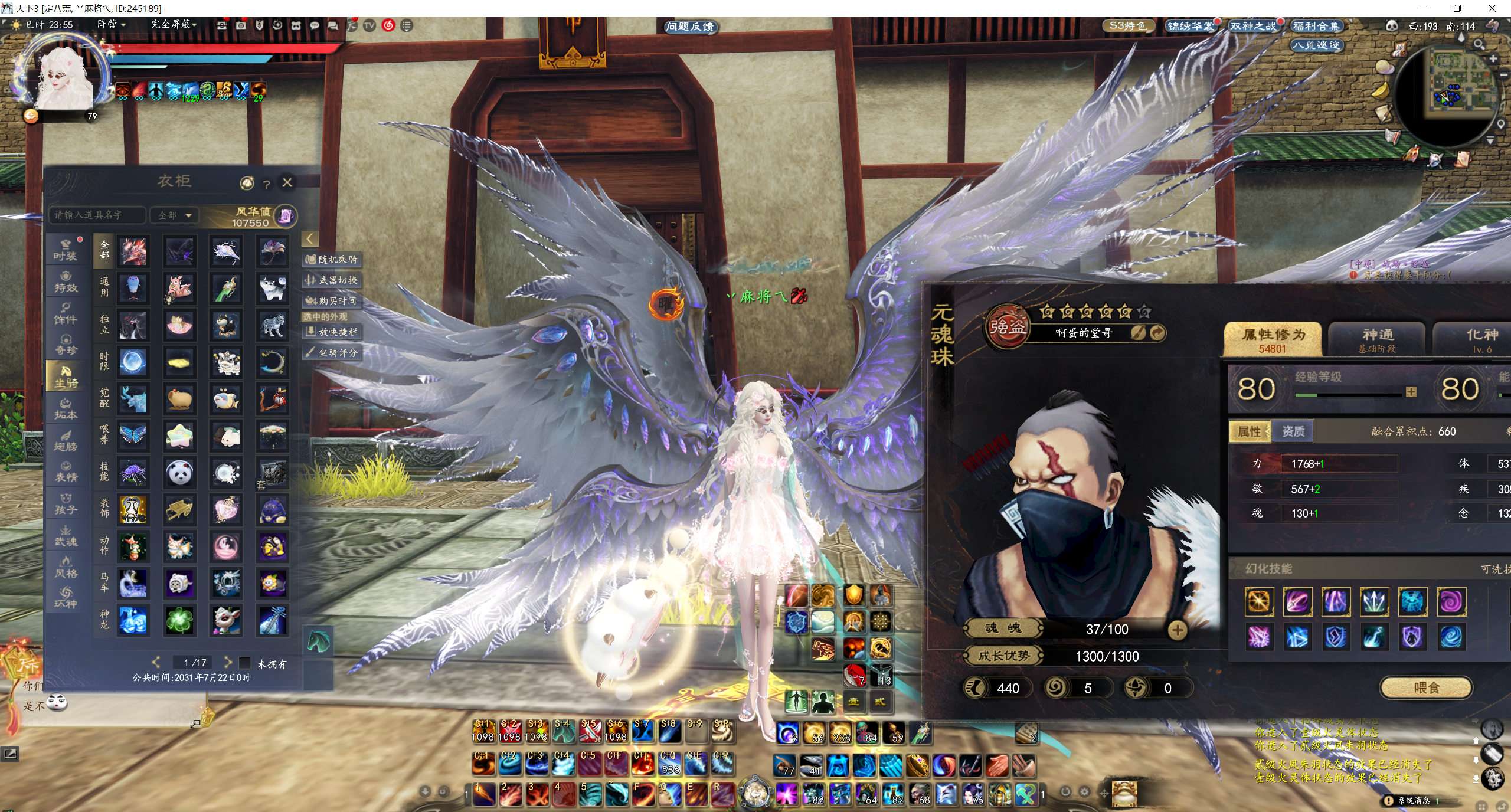Close the 衣柜 wardrobe panel
This screenshot has height=812, width=1511.
click(287, 182)
